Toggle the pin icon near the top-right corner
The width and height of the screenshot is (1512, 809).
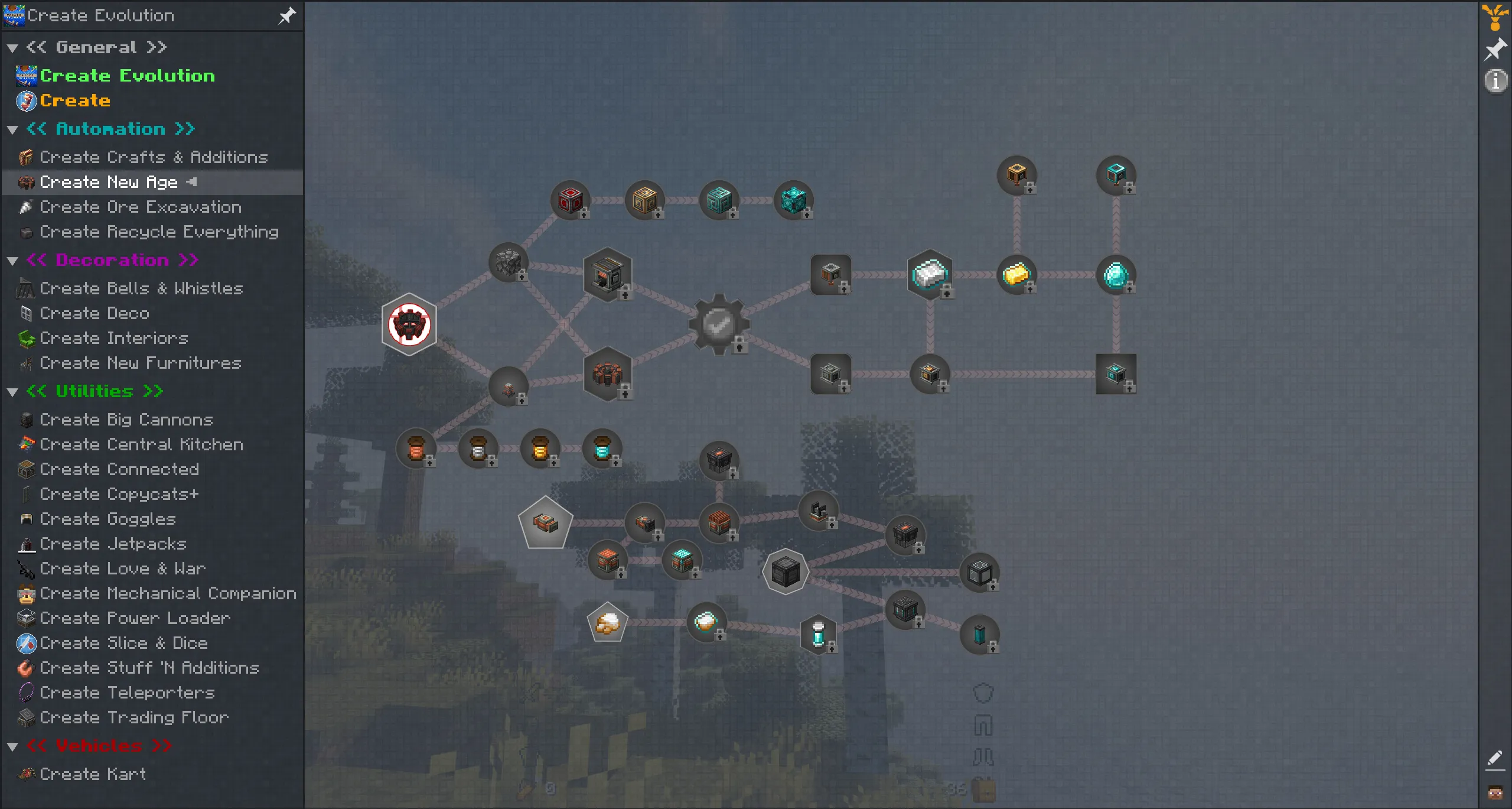click(x=1496, y=48)
